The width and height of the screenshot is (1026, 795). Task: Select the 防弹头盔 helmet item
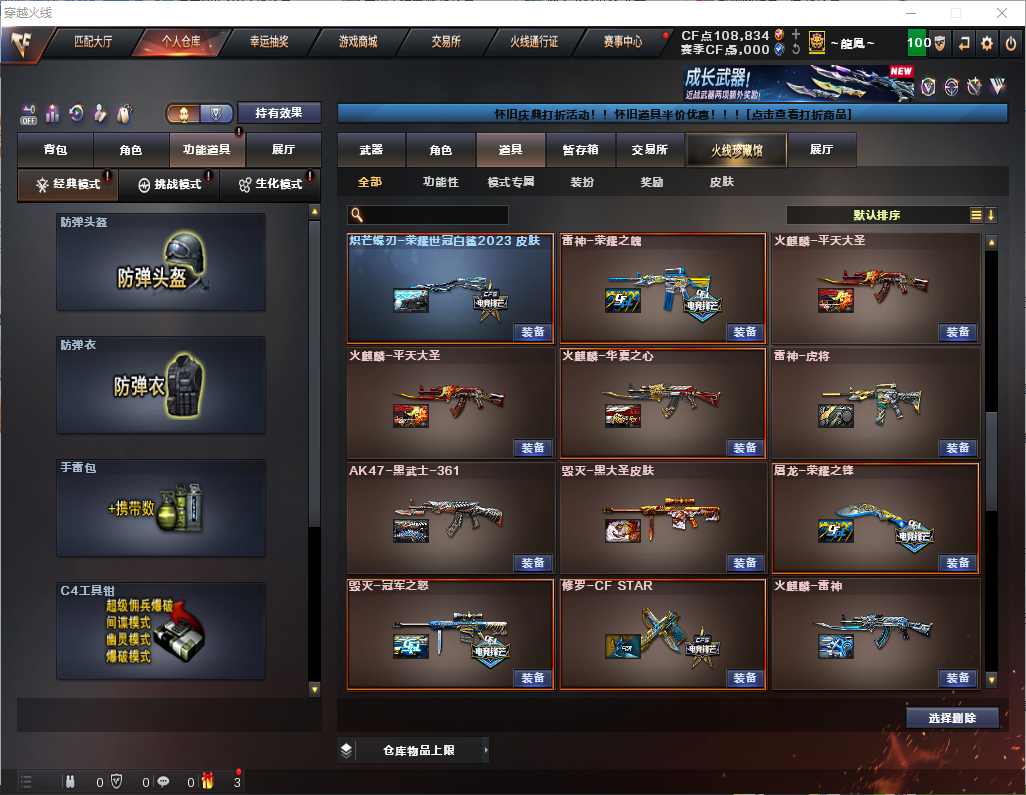coord(161,267)
